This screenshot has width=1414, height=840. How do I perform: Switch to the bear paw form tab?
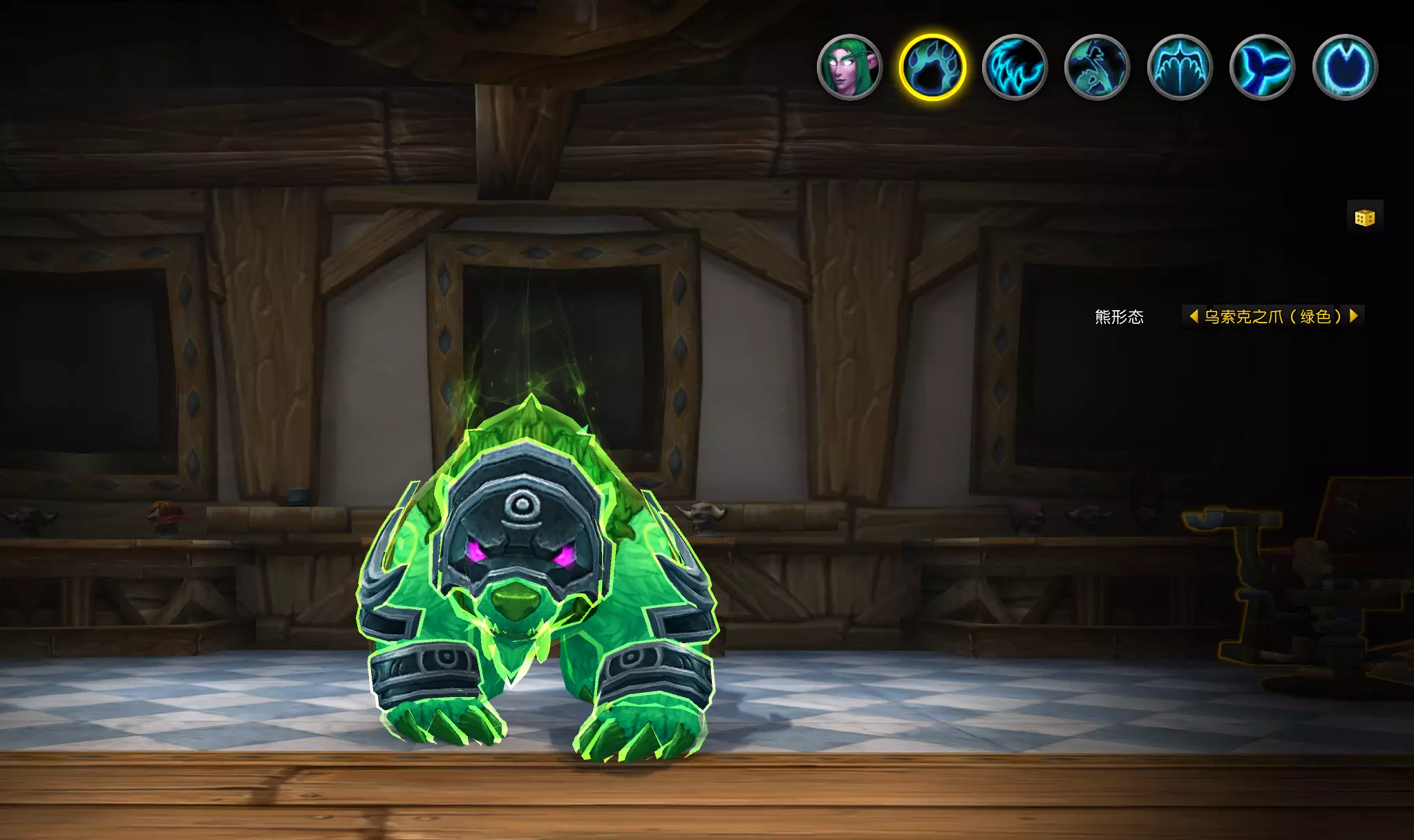click(x=932, y=68)
